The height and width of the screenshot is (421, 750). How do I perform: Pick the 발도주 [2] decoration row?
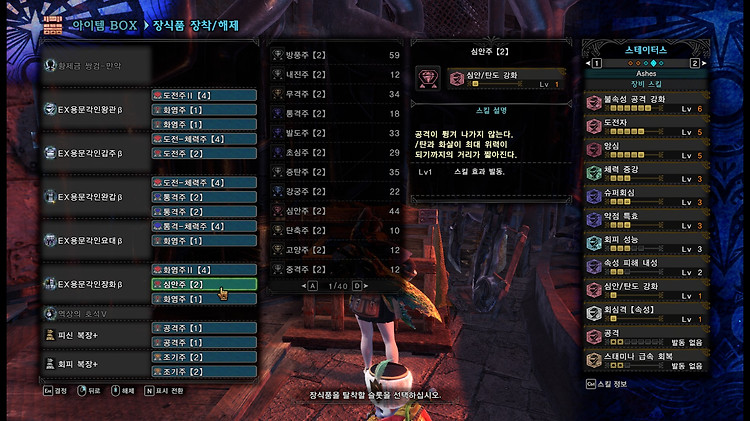point(337,133)
